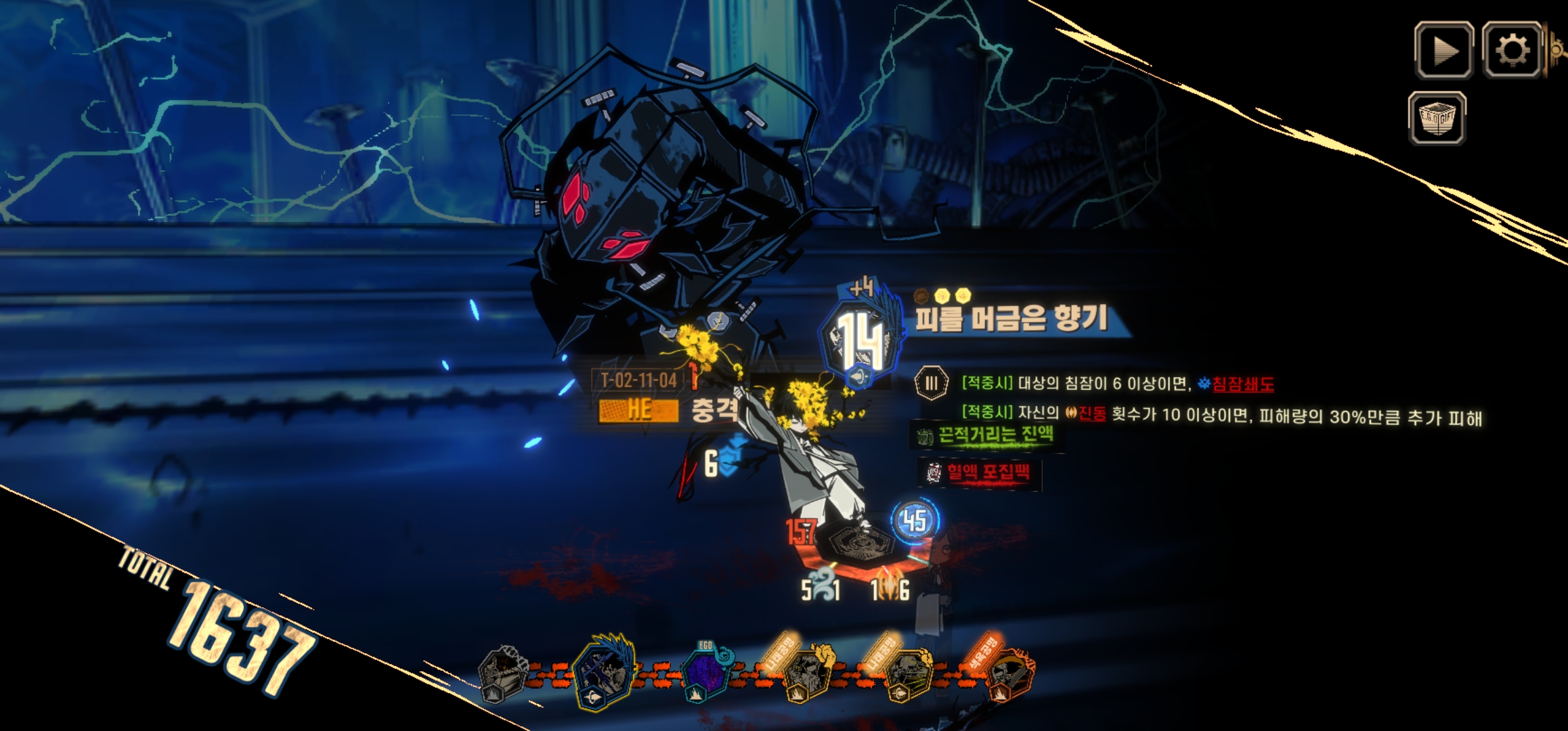The image size is (1568, 731).
Task: Open the 침잠쇄도 keyword link
Action: (x=1242, y=384)
